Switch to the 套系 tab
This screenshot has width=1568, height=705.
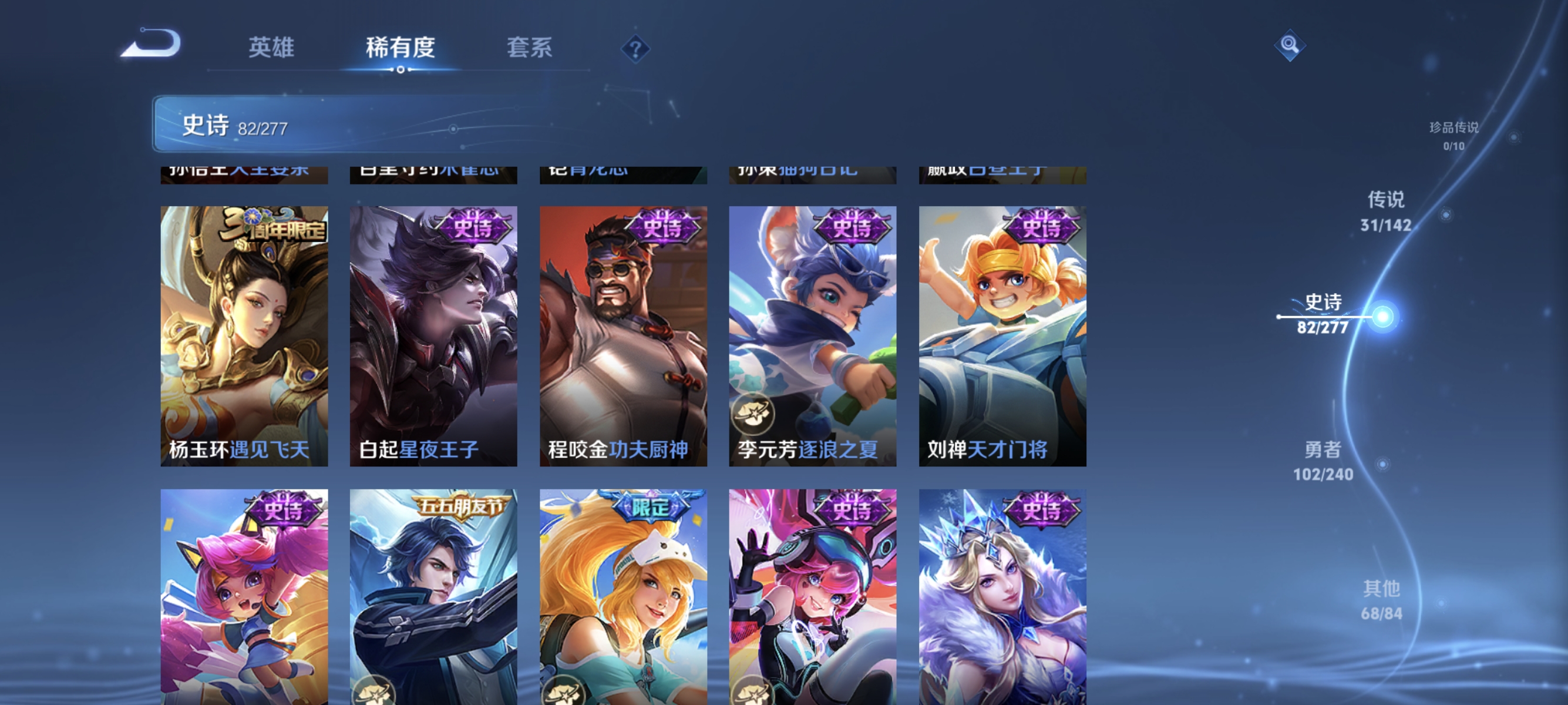[530, 49]
